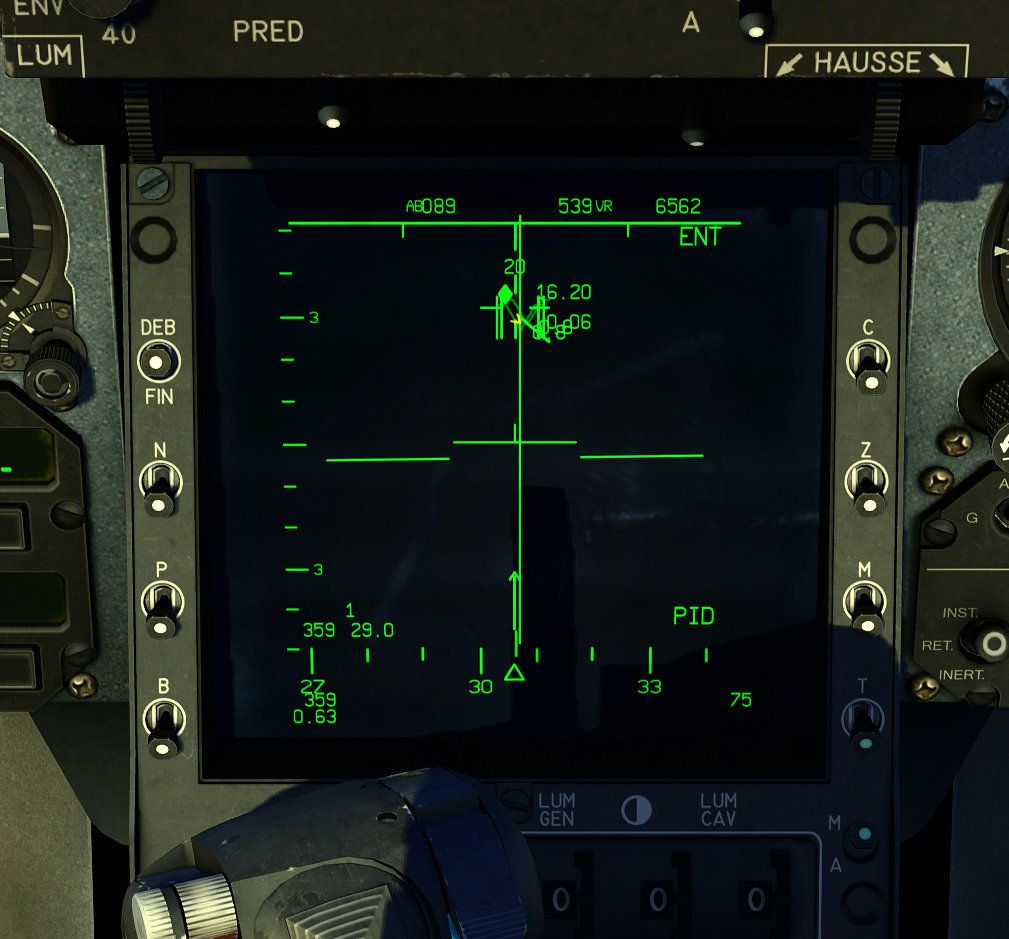Select the LUM control at top left
This screenshot has height=939, width=1009.
coord(43,56)
